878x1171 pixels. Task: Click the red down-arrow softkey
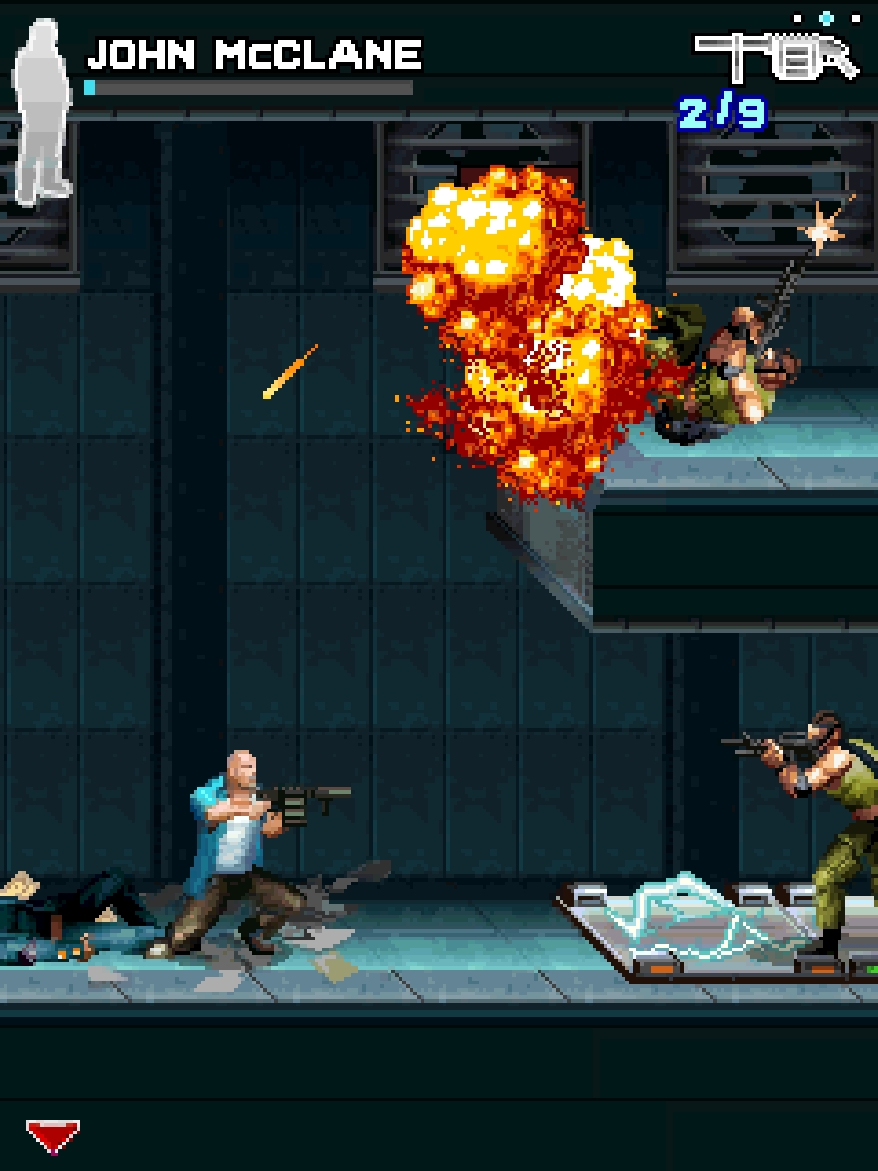[x=52, y=1136]
